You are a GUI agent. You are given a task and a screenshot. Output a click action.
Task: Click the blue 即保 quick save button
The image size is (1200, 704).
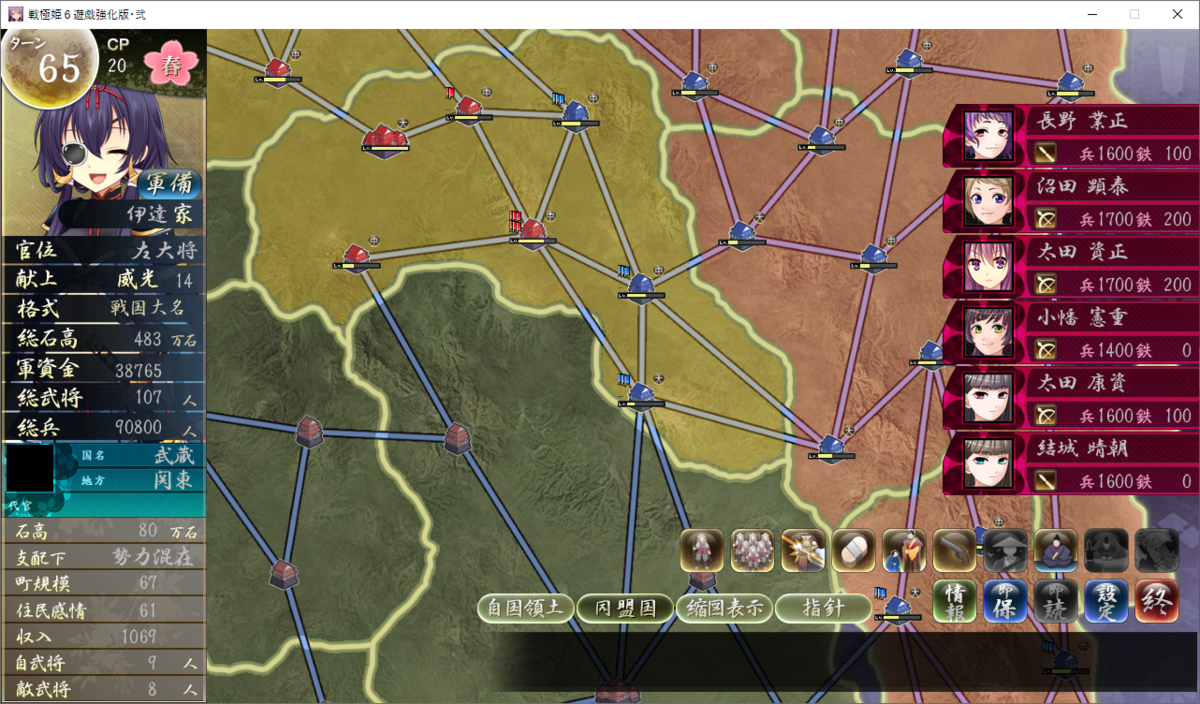coord(1005,602)
